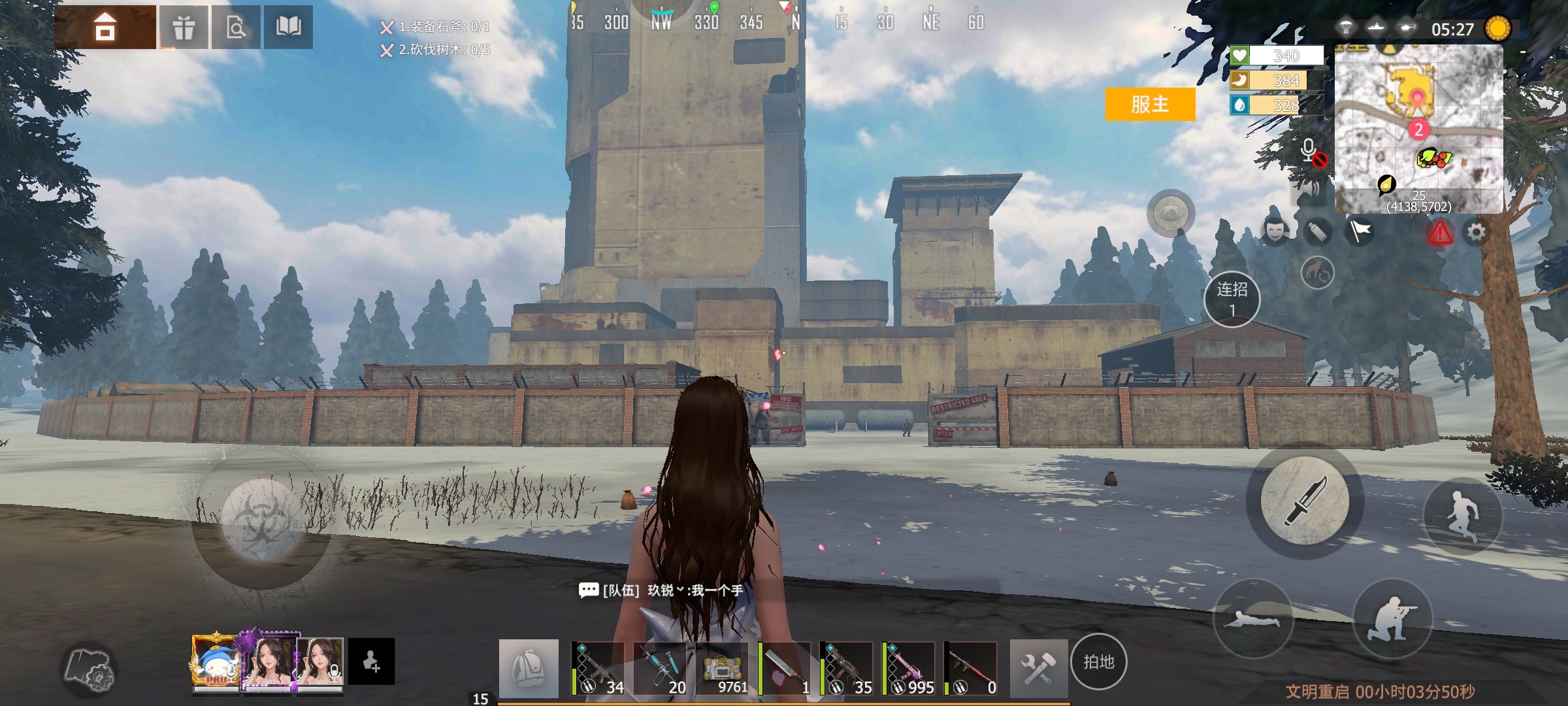
Task: Activate the 连招 combo button
Action: (x=1232, y=299)
